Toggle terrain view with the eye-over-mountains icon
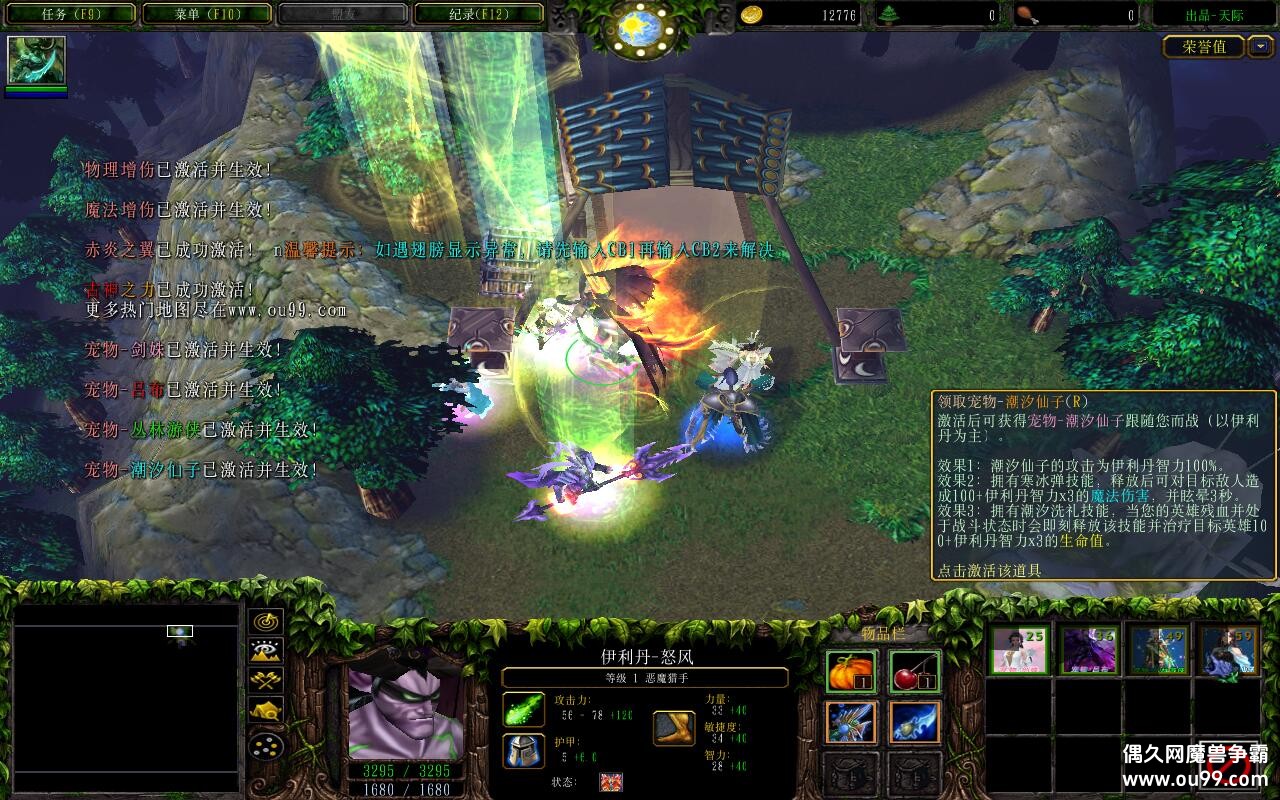 pos(264,652)
